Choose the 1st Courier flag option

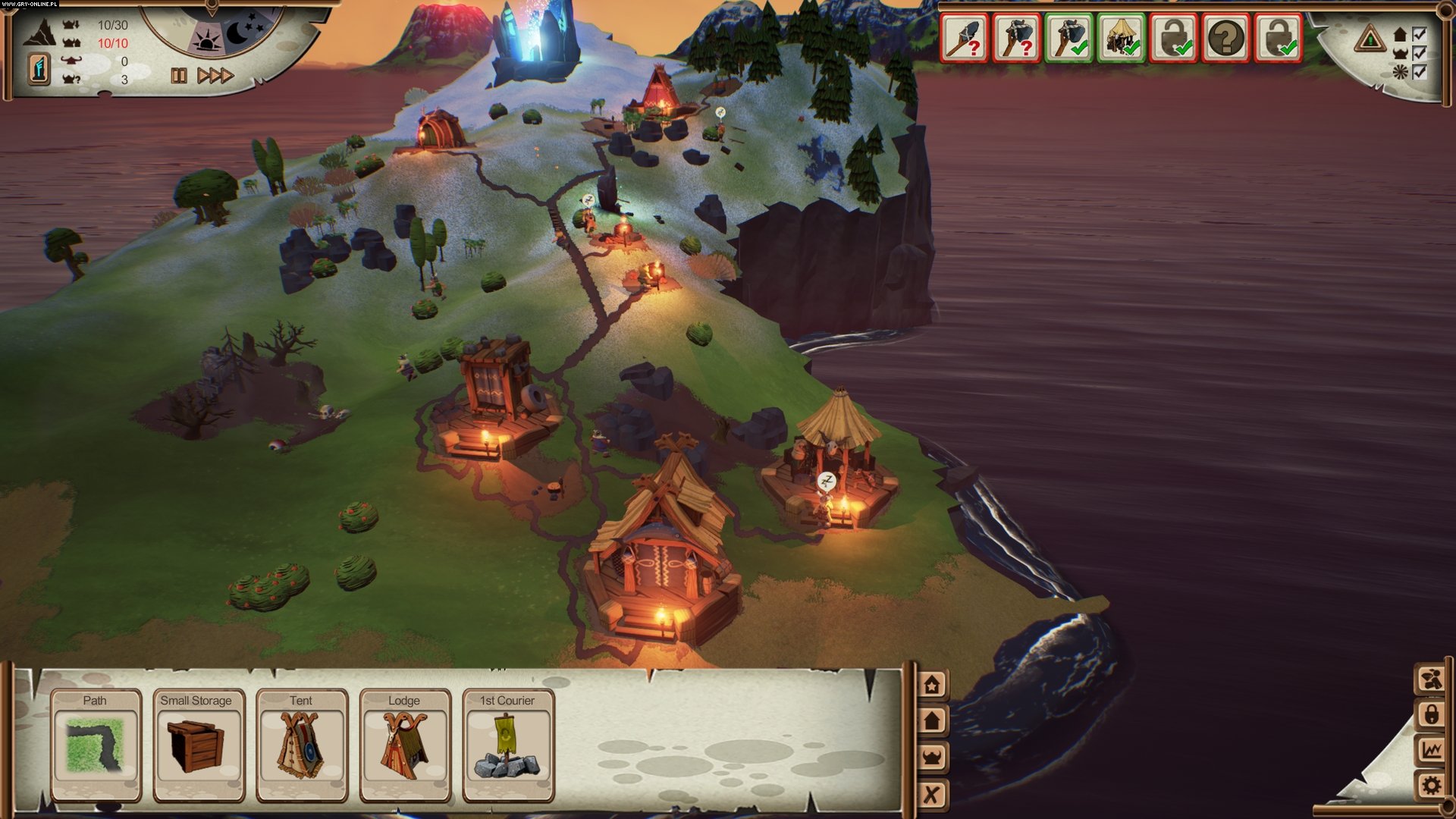point(508,745)
